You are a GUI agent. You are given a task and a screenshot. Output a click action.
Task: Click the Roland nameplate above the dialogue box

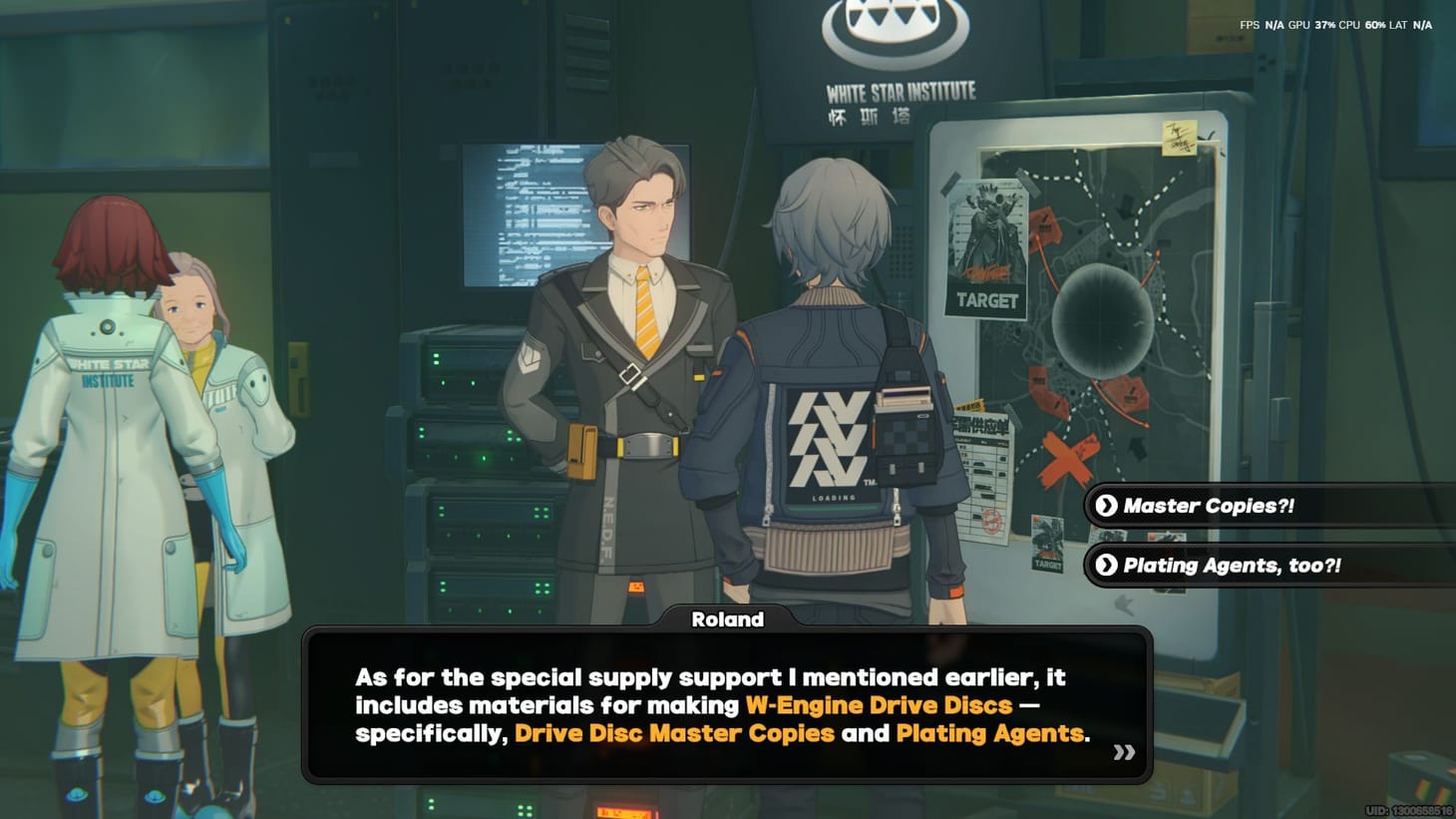(727, 618)
